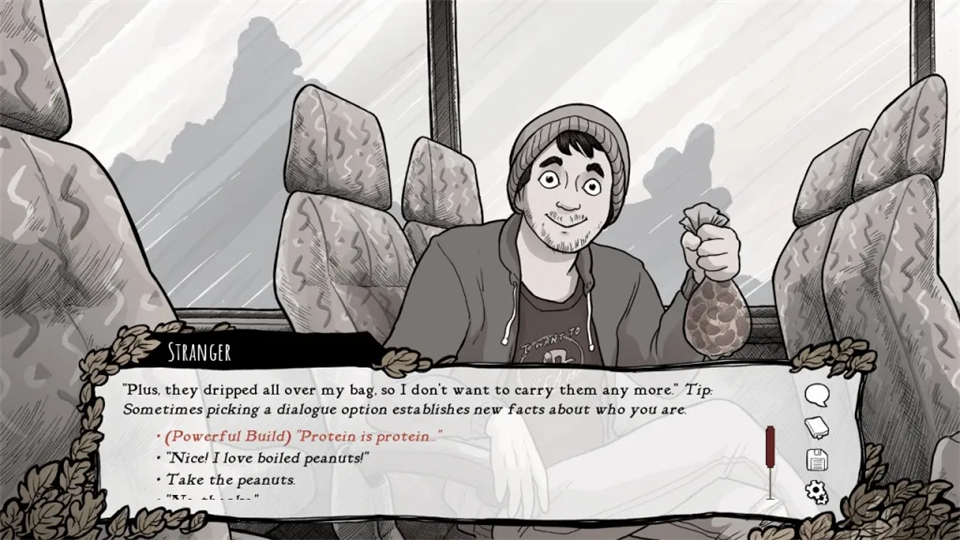The height and width of the screenshot is (540, 960).
Task: Choose the Powerful Build "Protein is protein" reply
Action: click(300, 437)
